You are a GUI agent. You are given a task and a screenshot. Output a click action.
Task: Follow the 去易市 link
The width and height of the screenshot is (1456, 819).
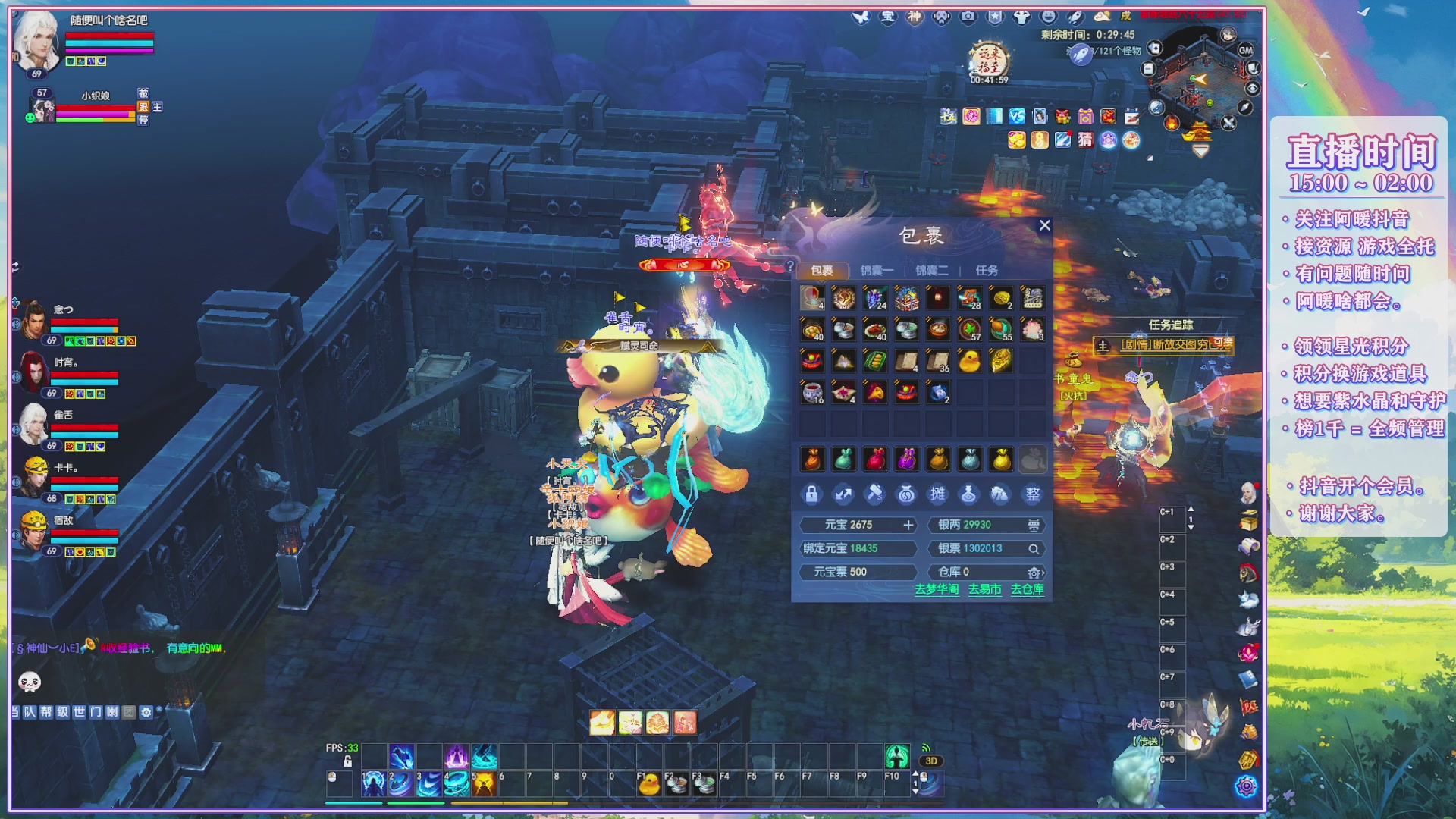[x=984, y=589]
